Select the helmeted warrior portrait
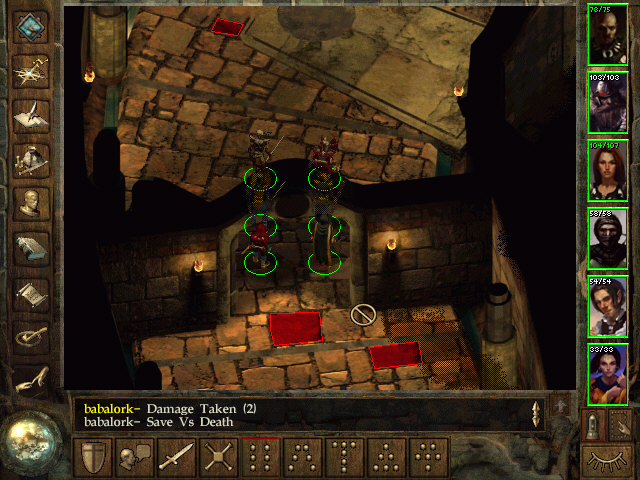Viewport: 640px width, 480px height. (608, 103)
